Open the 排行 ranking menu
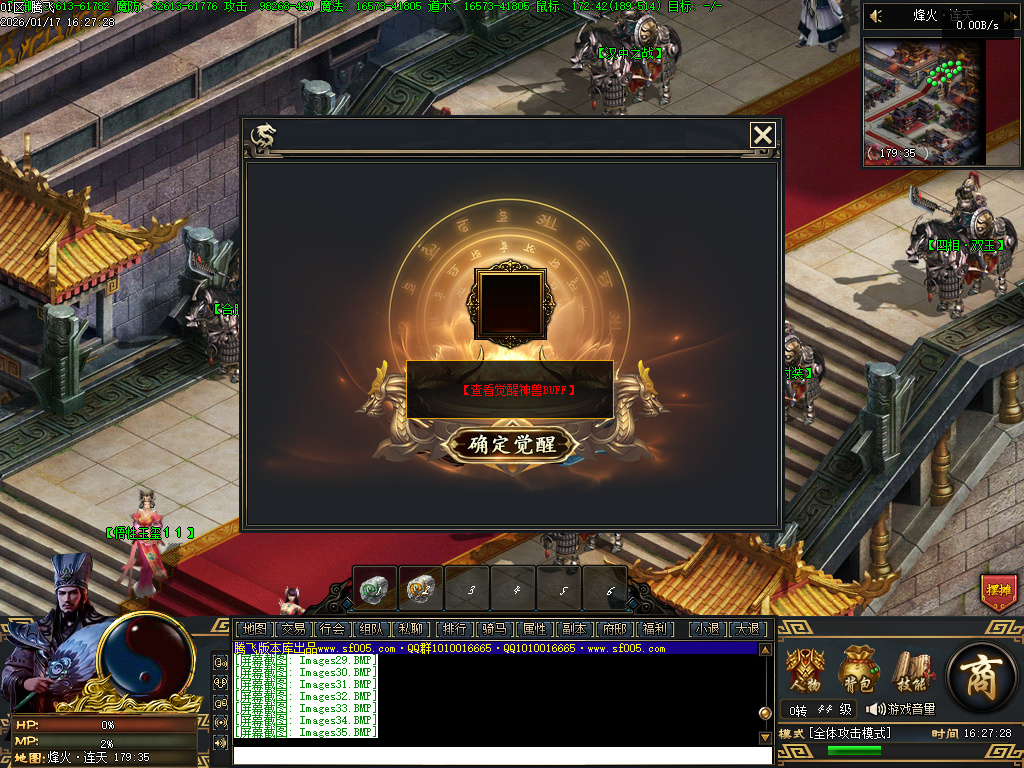Viewport: 1024px width, 768px height. 455,629
